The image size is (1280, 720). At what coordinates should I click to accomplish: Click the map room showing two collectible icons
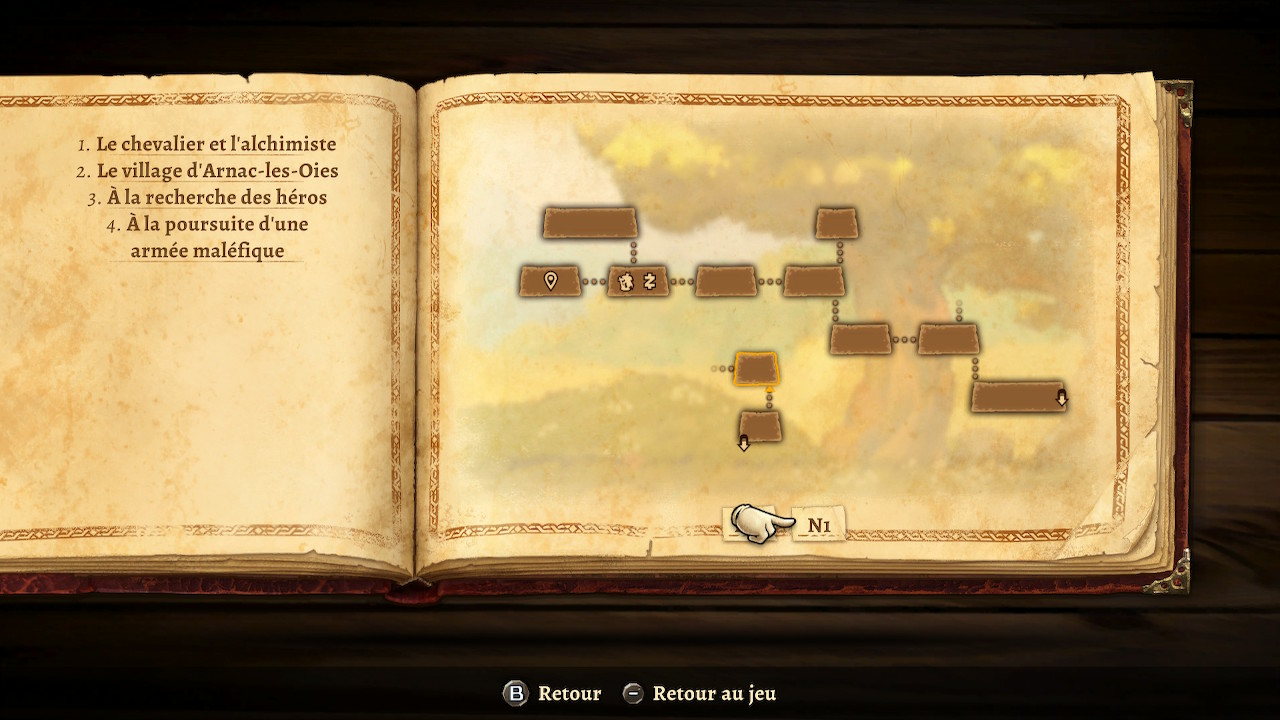pyautogui.click(x=638, y=282)
